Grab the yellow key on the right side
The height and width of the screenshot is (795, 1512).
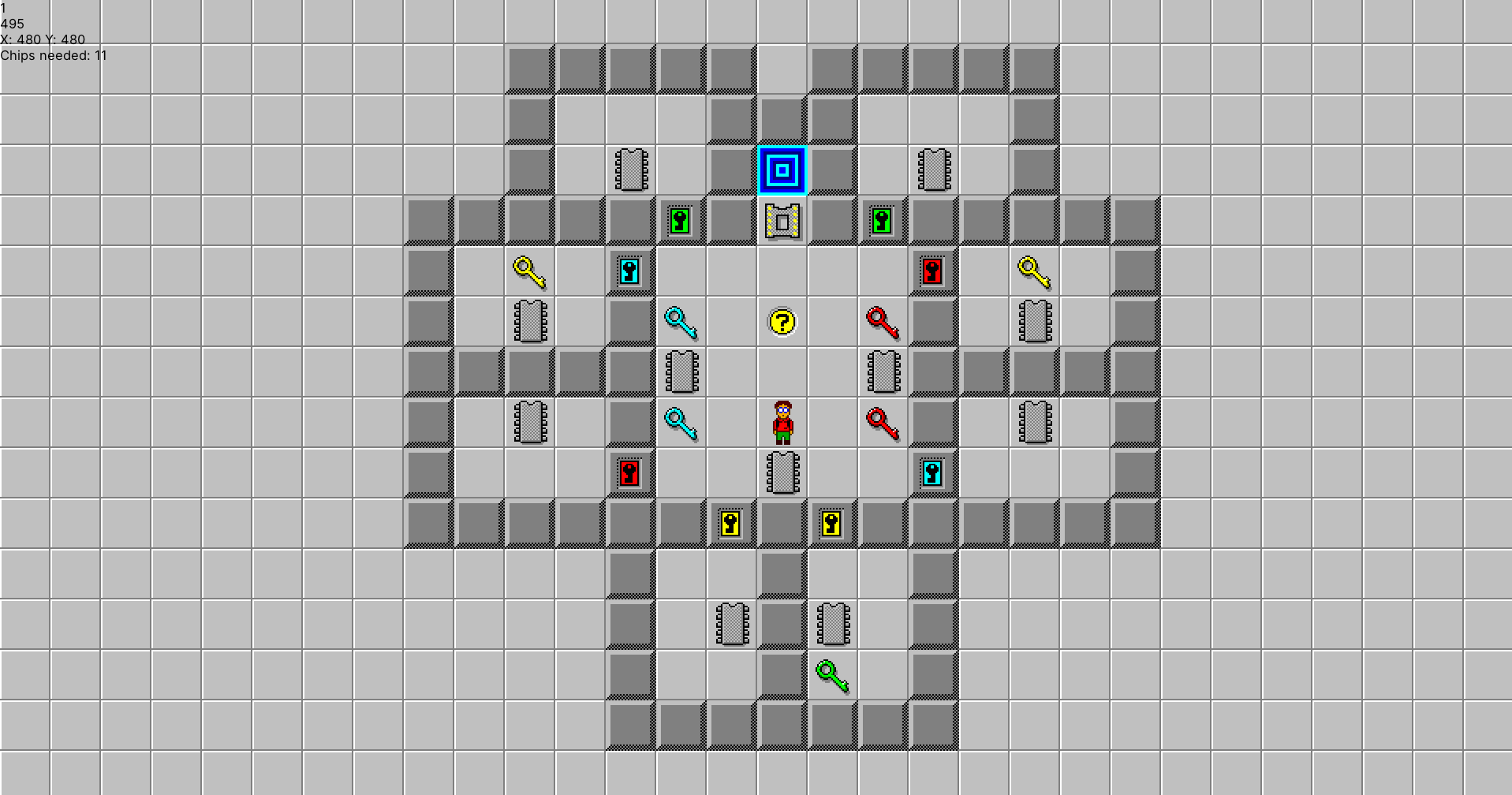pyautogui.click(x=1034, y=271)
